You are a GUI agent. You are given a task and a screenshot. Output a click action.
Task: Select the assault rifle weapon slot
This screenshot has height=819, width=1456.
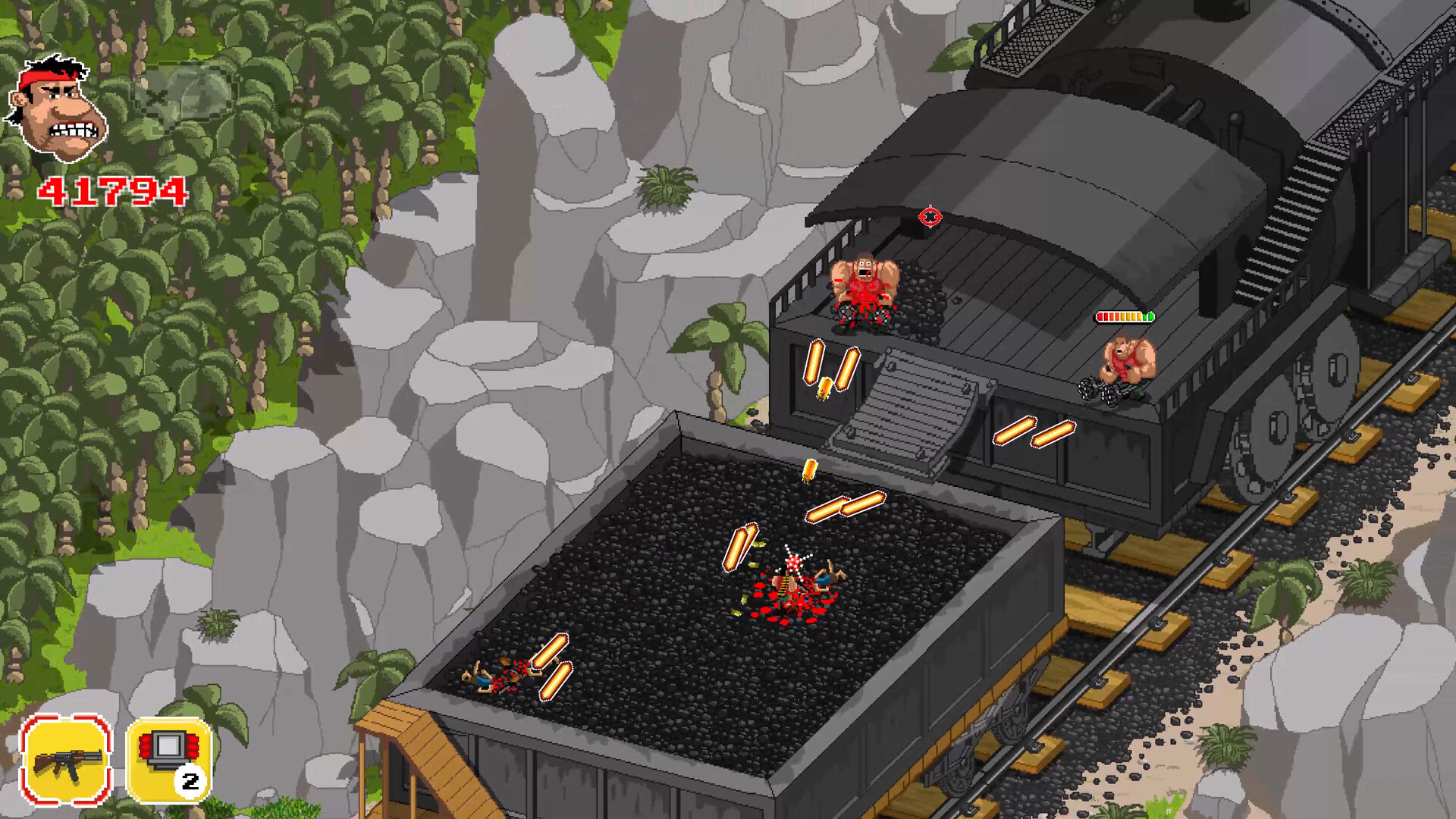click(66, 759)
